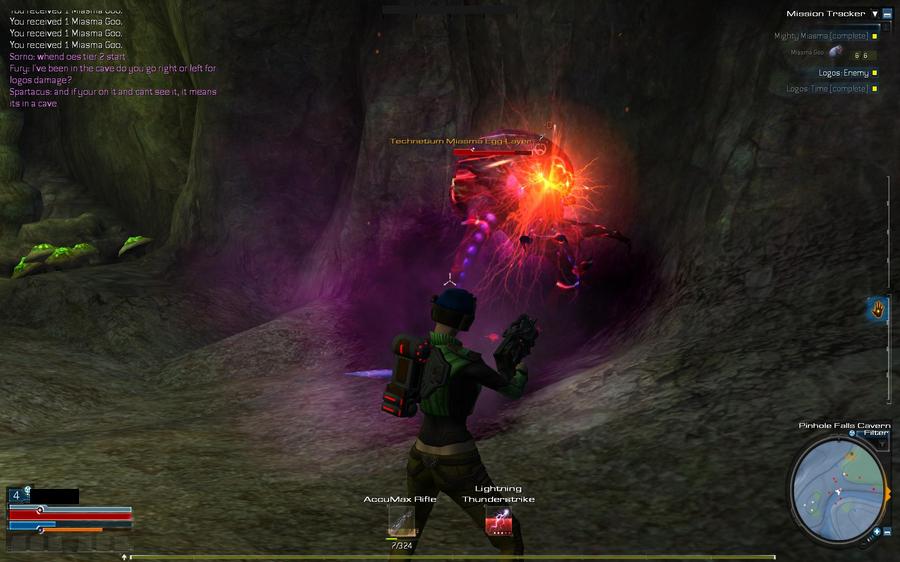900x562 pixels.
Task: Click the level 4 character badge
Action: click(x=17, y=495)
